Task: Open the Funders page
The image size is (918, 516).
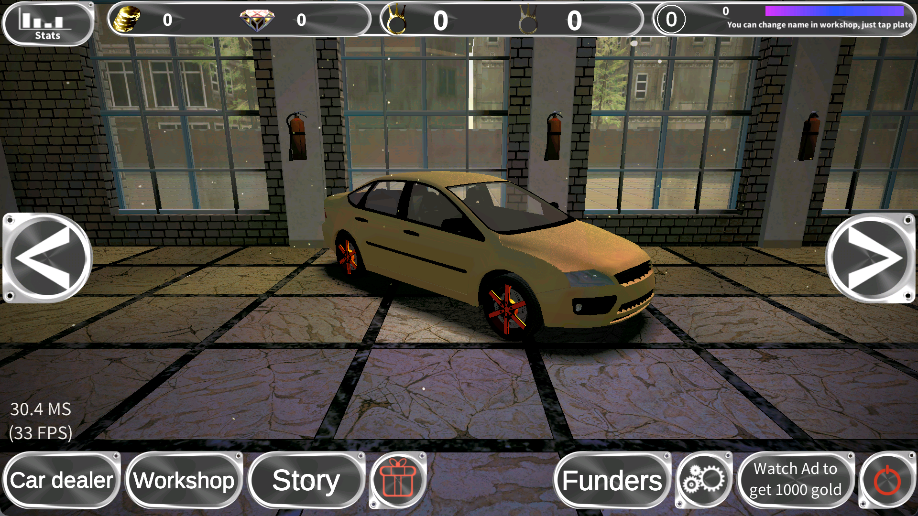Action: 612,481
